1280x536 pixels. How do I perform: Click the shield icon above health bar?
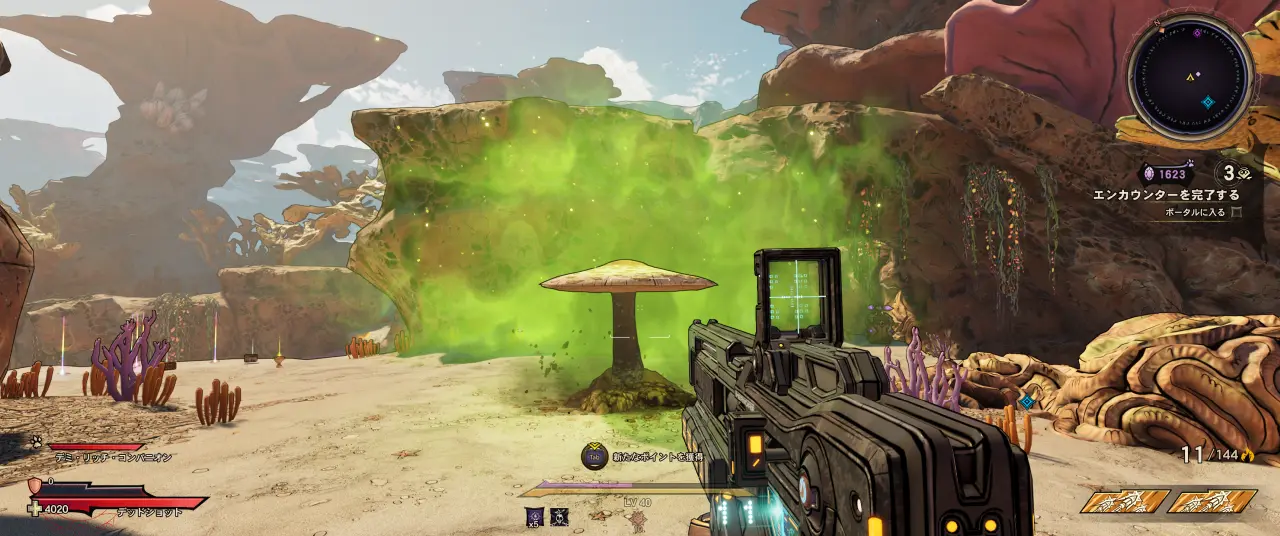35,485
